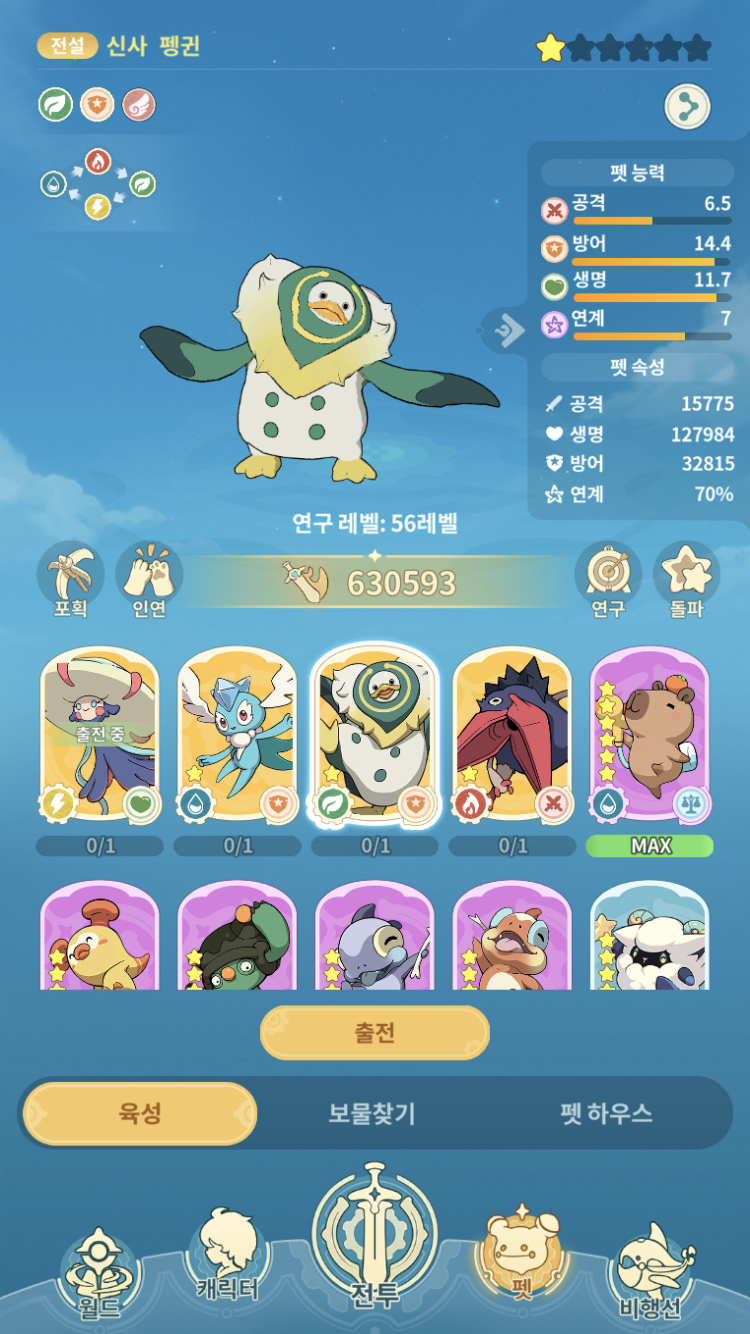
Task: Select the 육성 tab
Action: click(x=139, y=1113)
